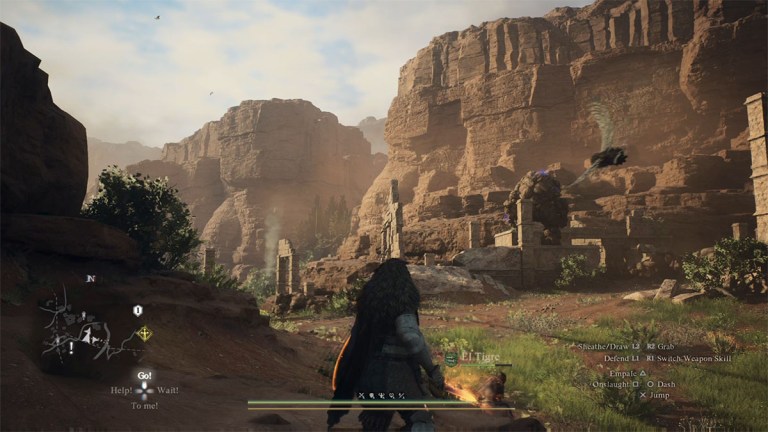Viewport: 768px width, 432px height.
Task: Select the "Wait!" pawn command
Action: tap(168, 390)
